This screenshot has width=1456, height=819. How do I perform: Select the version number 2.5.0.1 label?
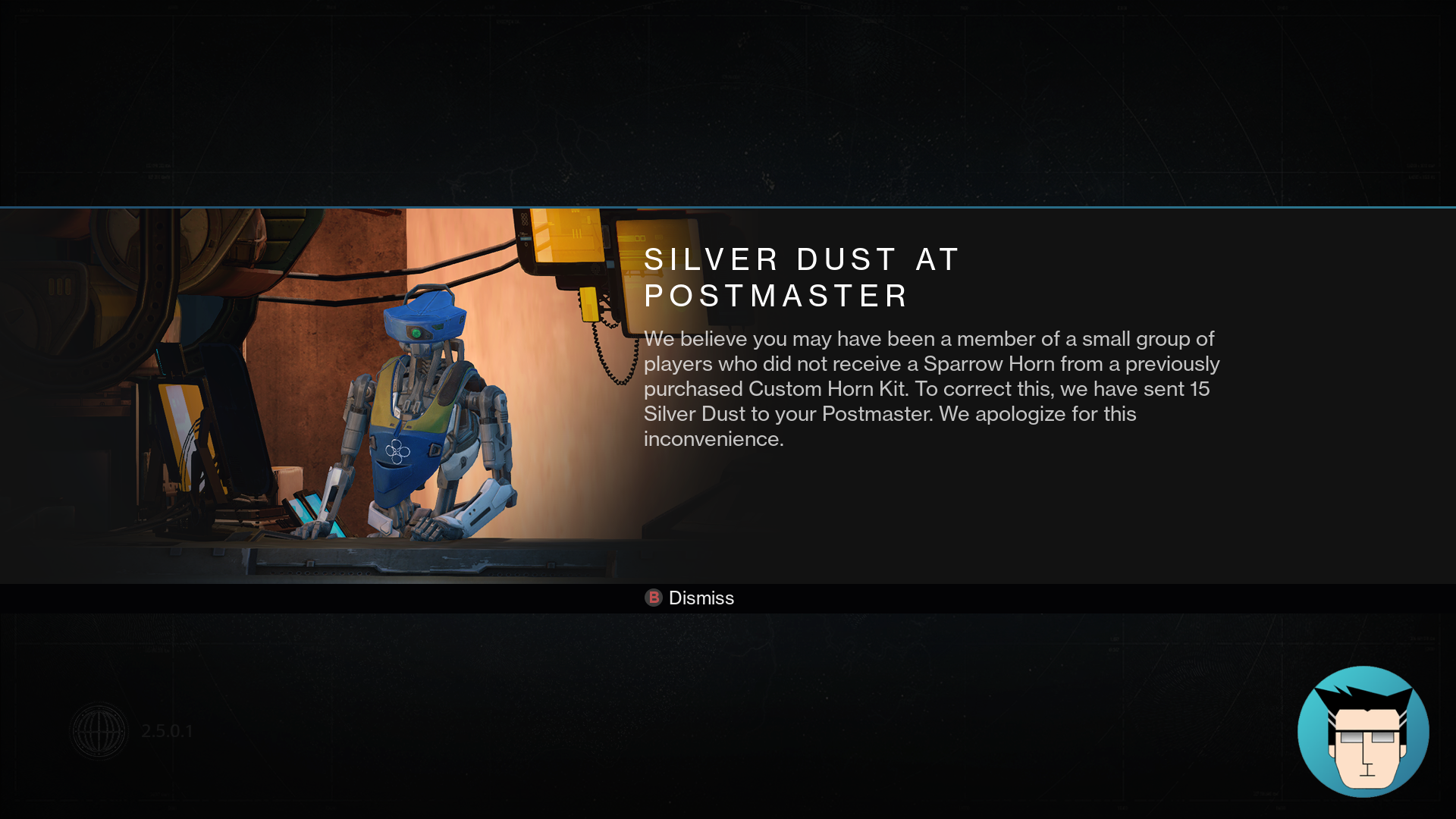coord(168,731)
